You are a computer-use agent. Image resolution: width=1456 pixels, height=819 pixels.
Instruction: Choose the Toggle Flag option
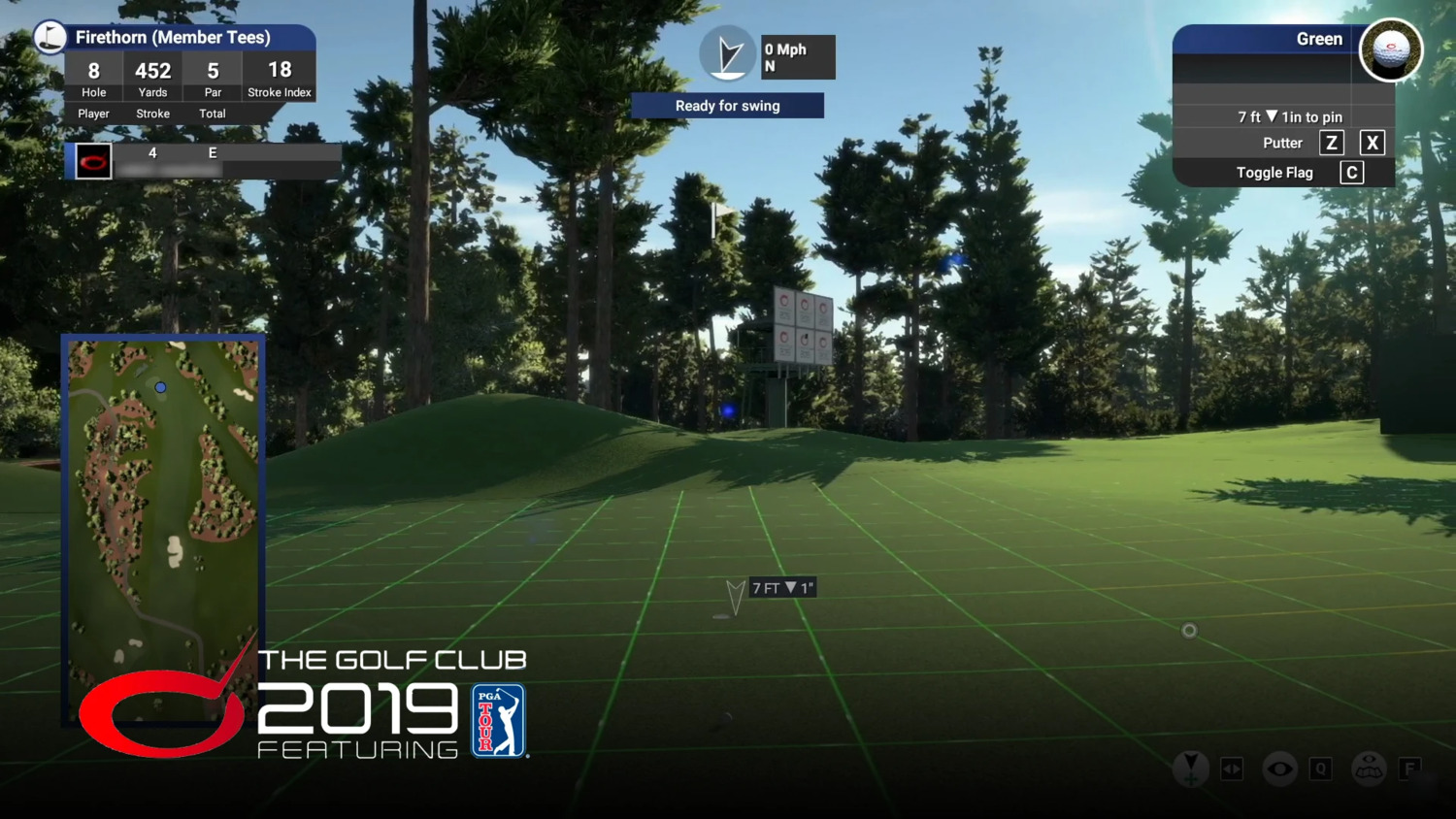(1274, 173)
